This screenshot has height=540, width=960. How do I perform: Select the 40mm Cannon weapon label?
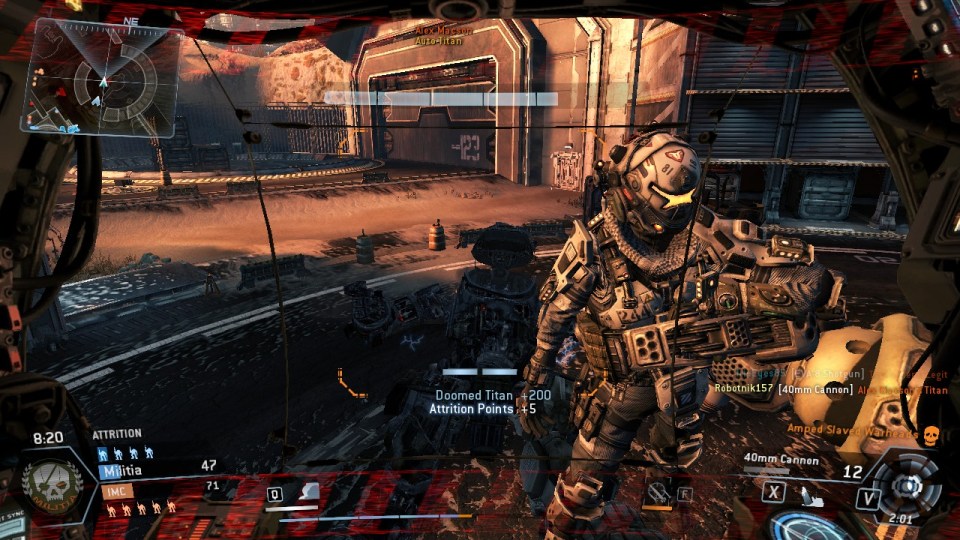(x=781, y=461)
